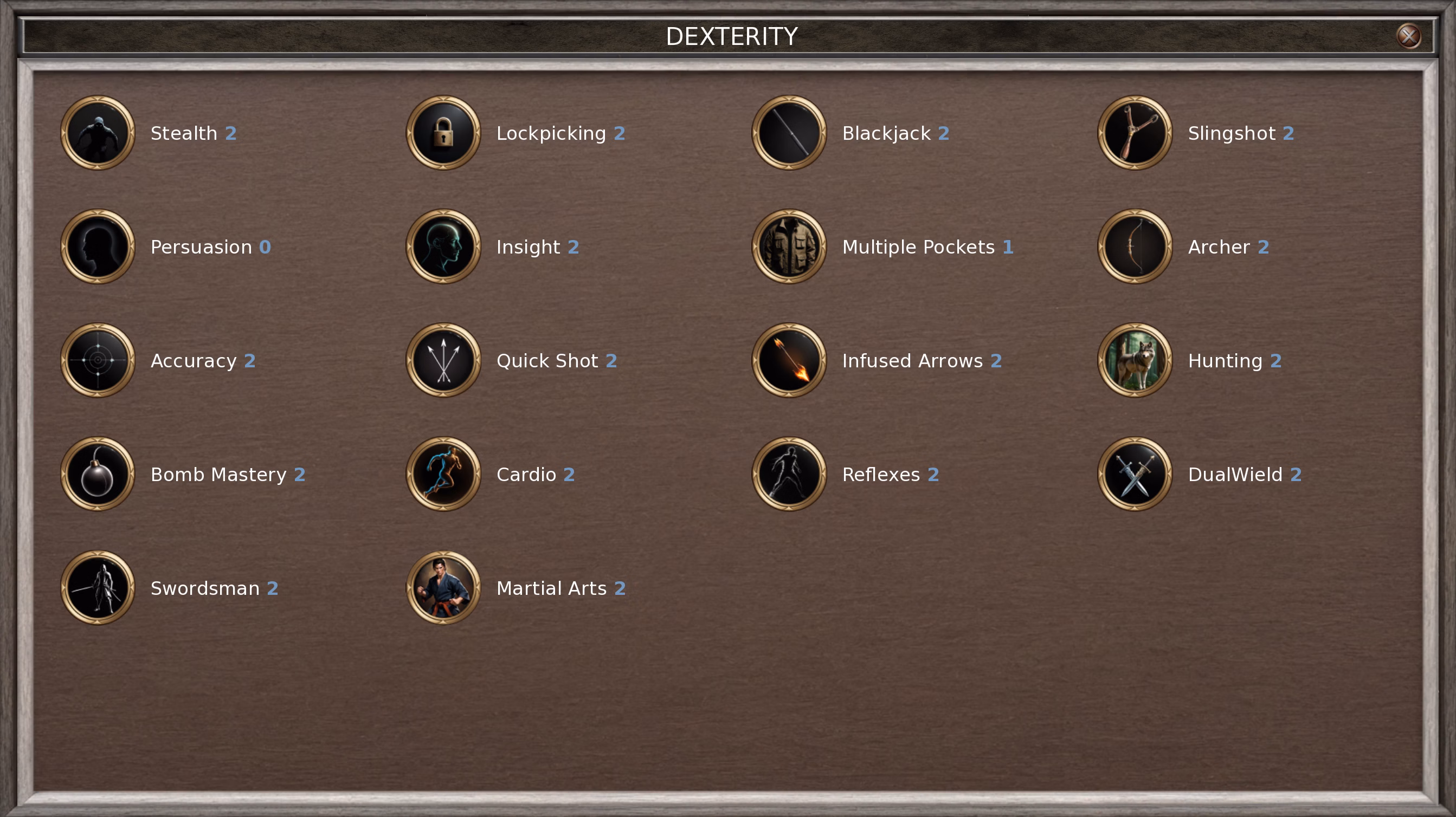Select the Infused Arrows flaming arrow
This screenshot has height=817, width=1456.
789,360
